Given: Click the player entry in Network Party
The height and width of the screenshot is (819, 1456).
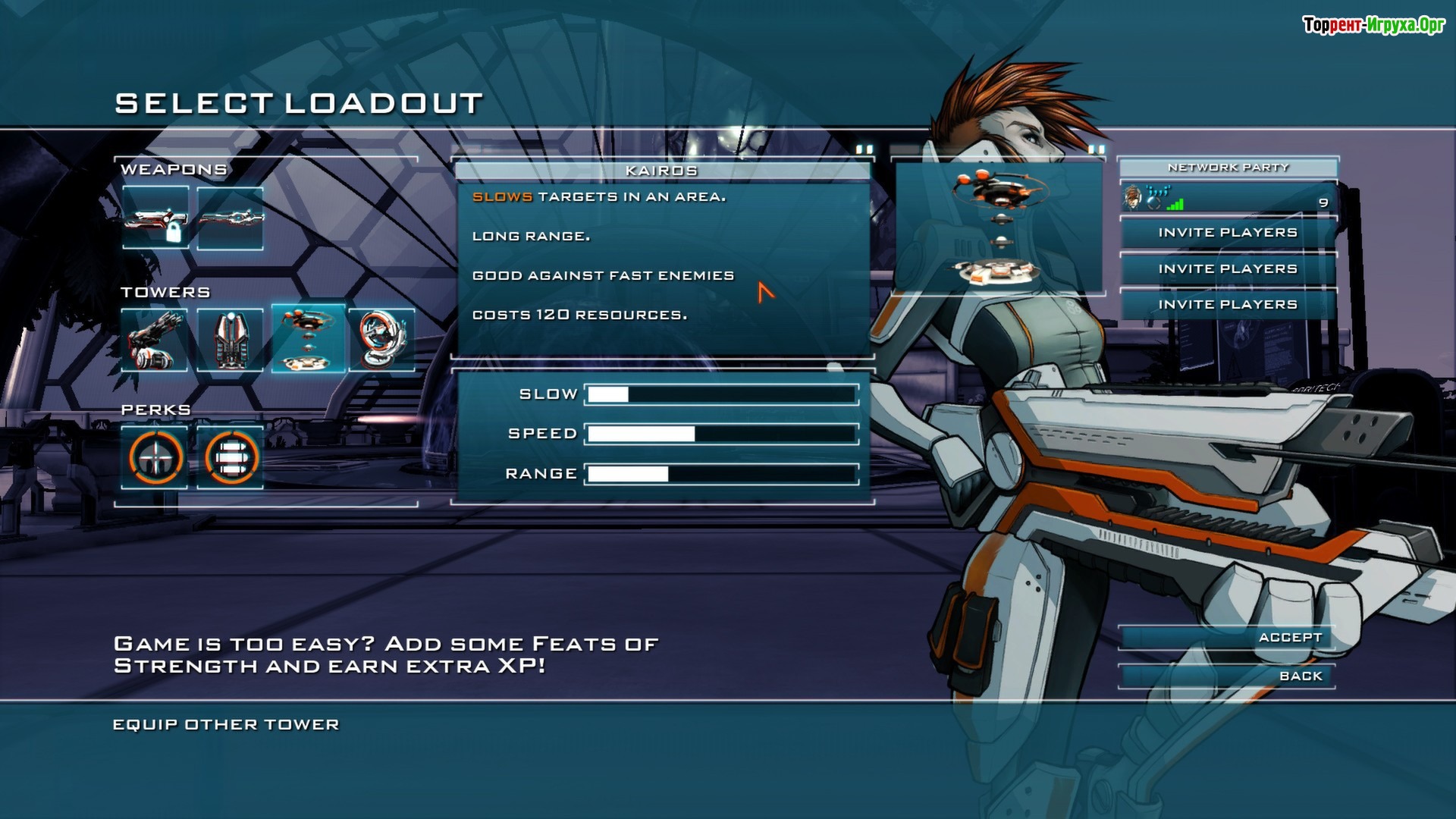Looking at the screenshot, I should pyautogui.click(x=1227, y=199).
